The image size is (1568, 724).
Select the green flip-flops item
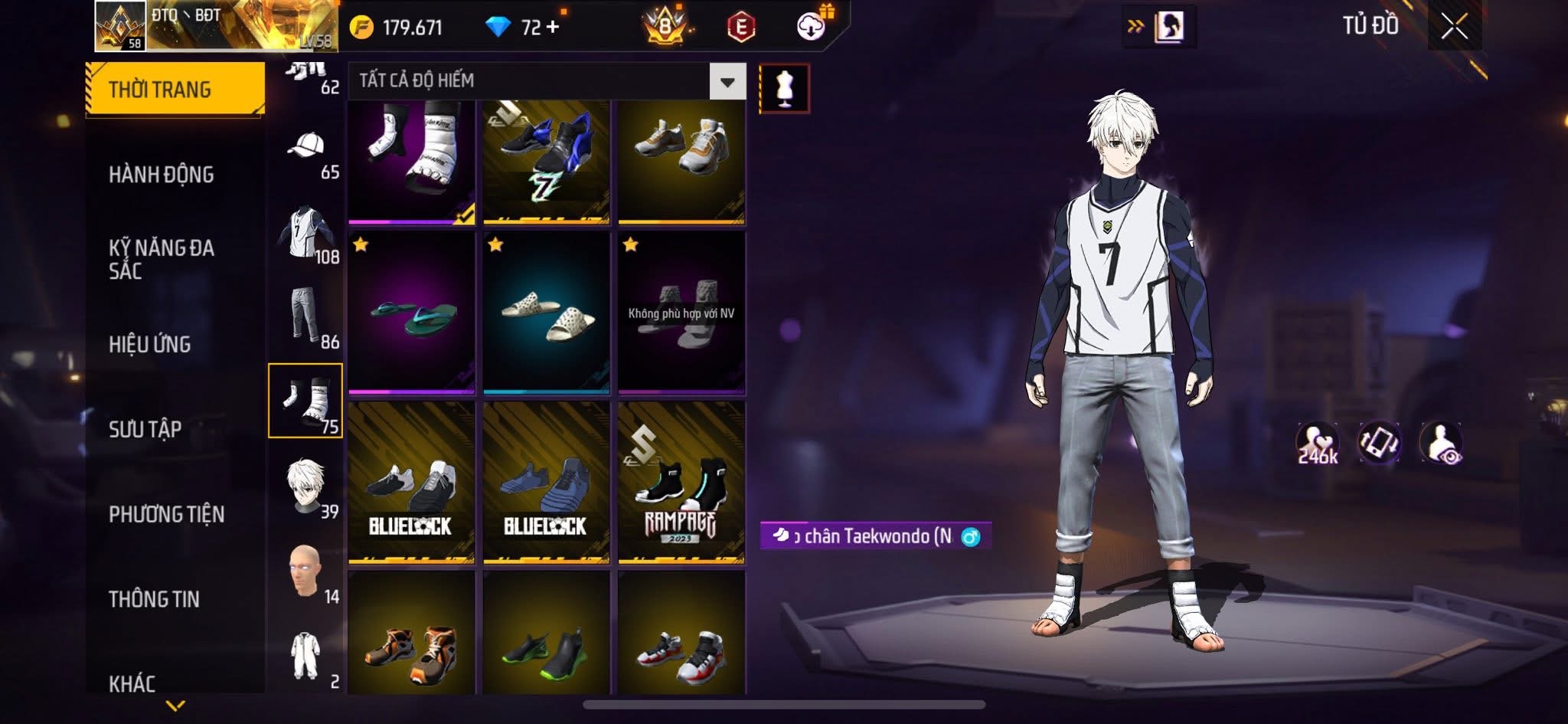click(412, 313)
